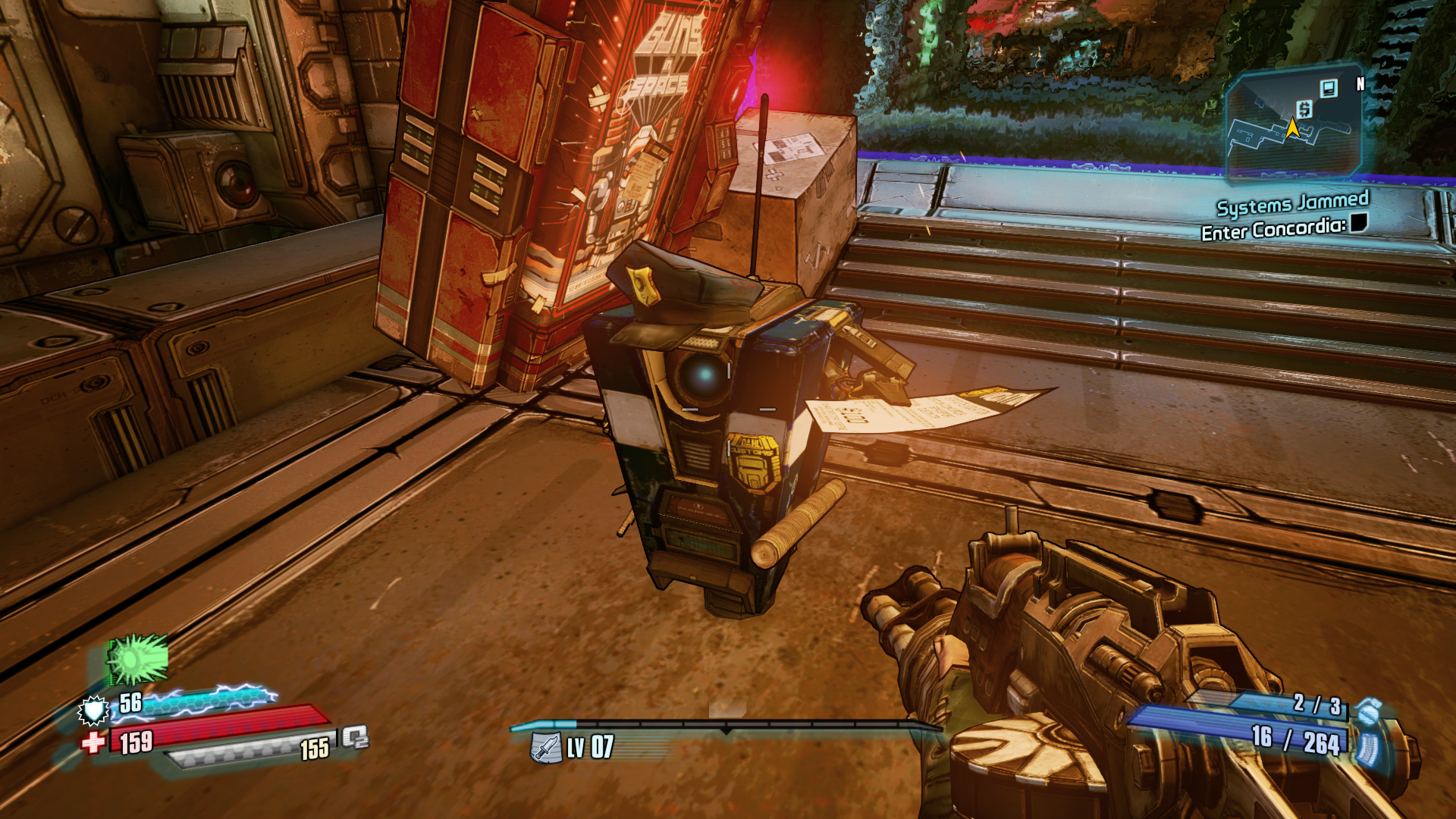This screenshot has height=819, width=1456.
Task: Tick the Enter Concordia objective checkbox
Action: pyautogui.click(x=1359, y=222)
